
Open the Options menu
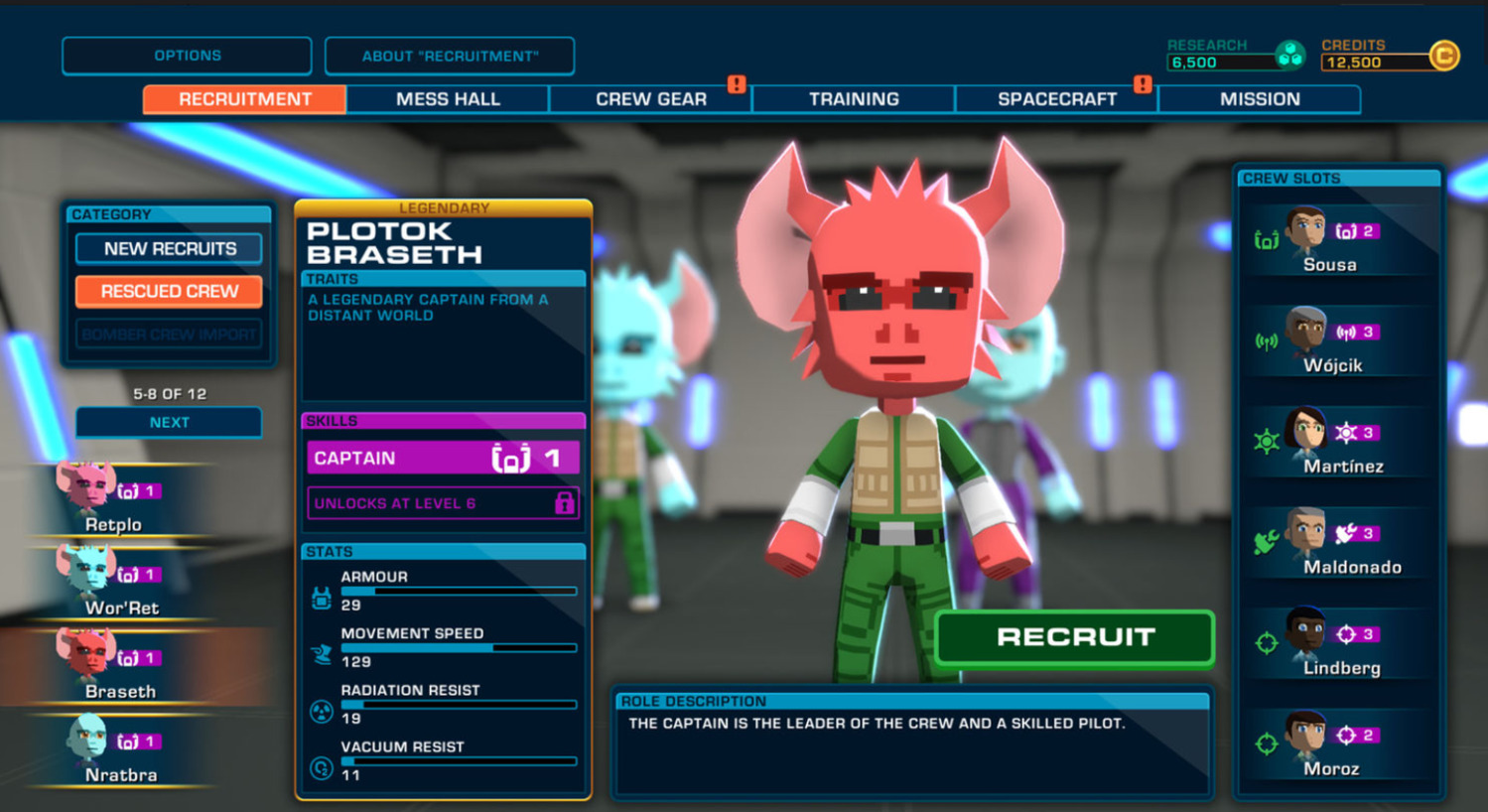[x=187, y=56]
